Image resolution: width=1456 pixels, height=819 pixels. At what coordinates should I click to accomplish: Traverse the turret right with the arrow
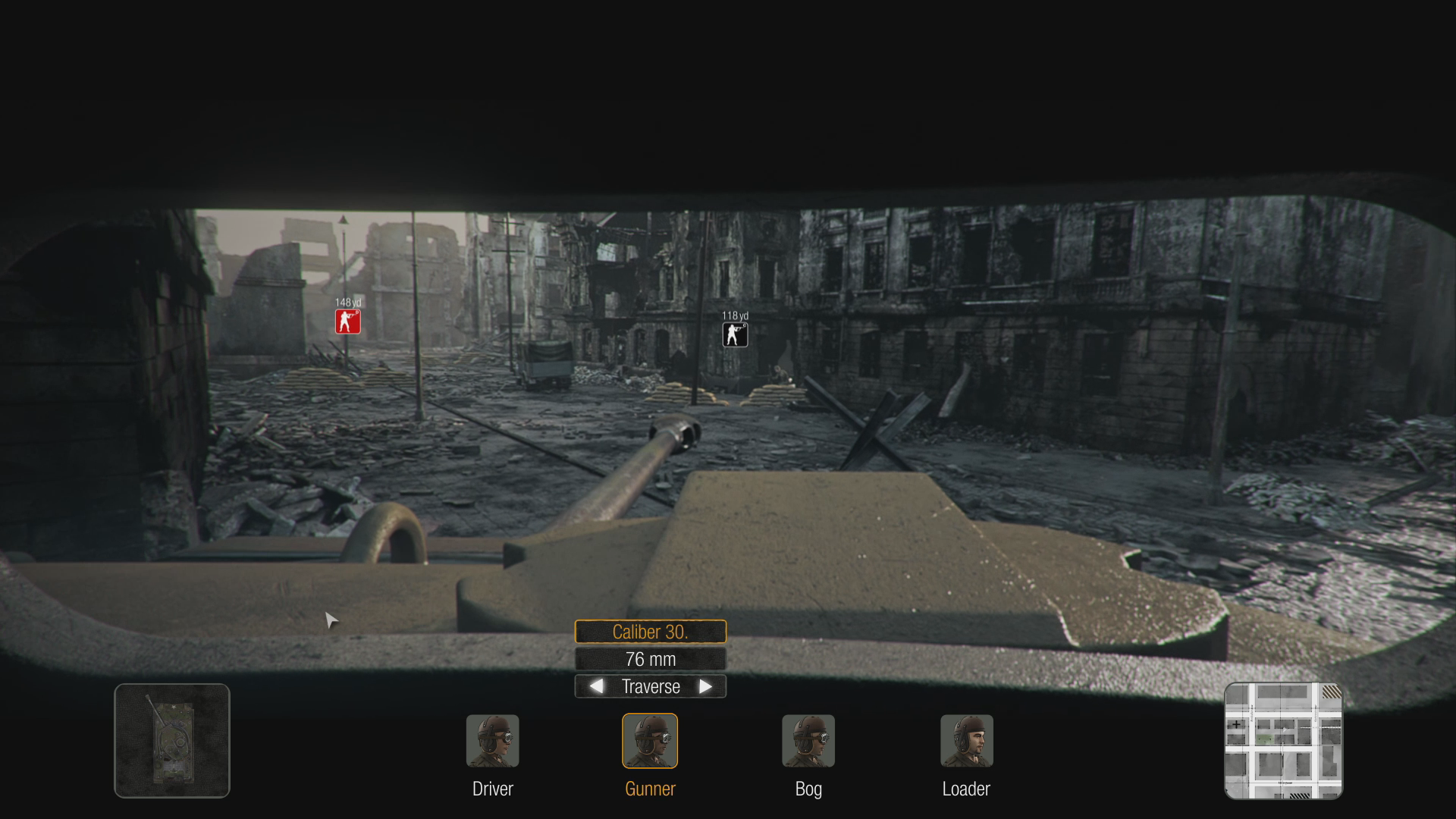(705, 686)
